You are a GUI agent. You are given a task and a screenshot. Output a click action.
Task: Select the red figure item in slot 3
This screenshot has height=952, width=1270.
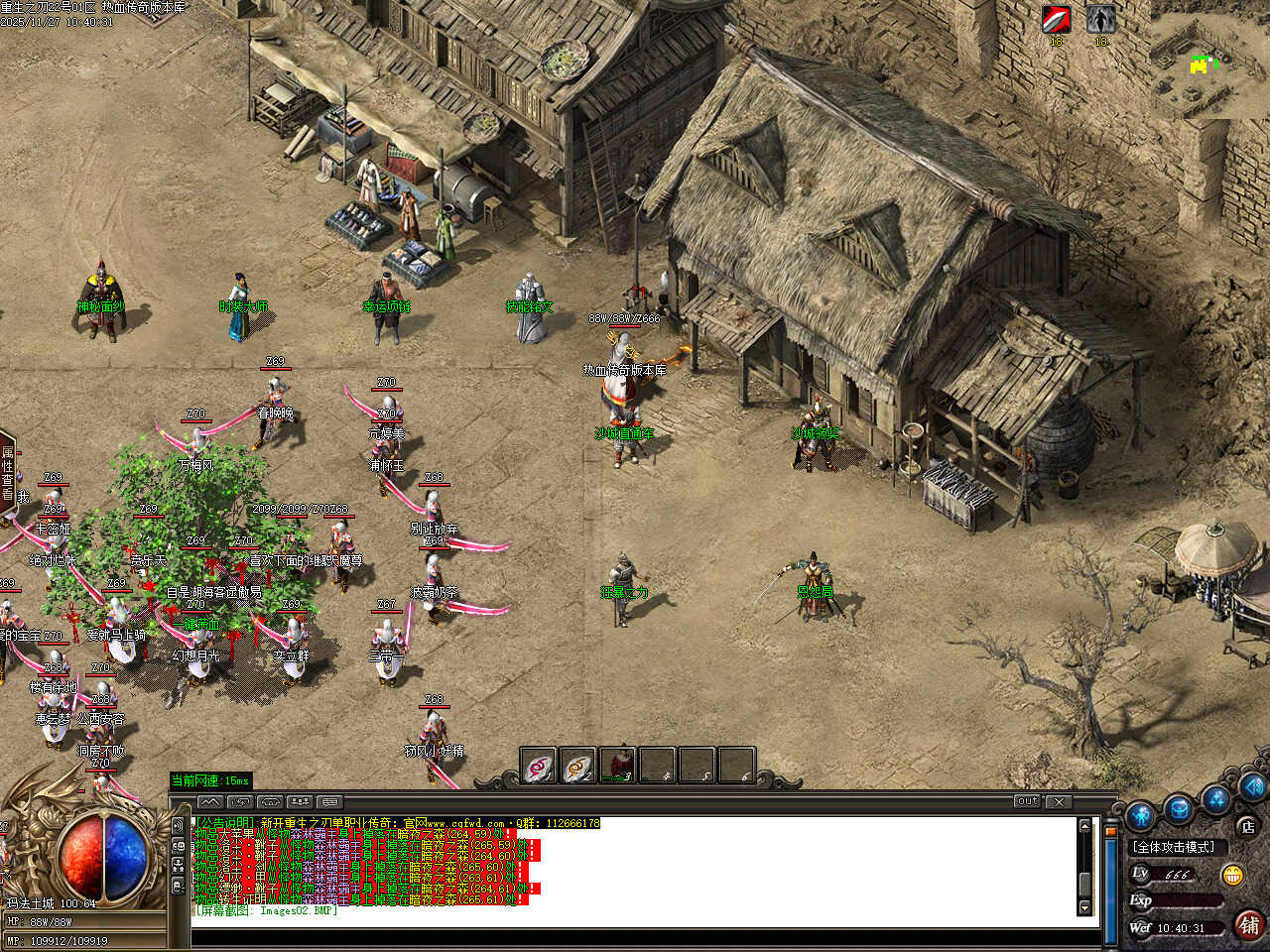[618, 765]
